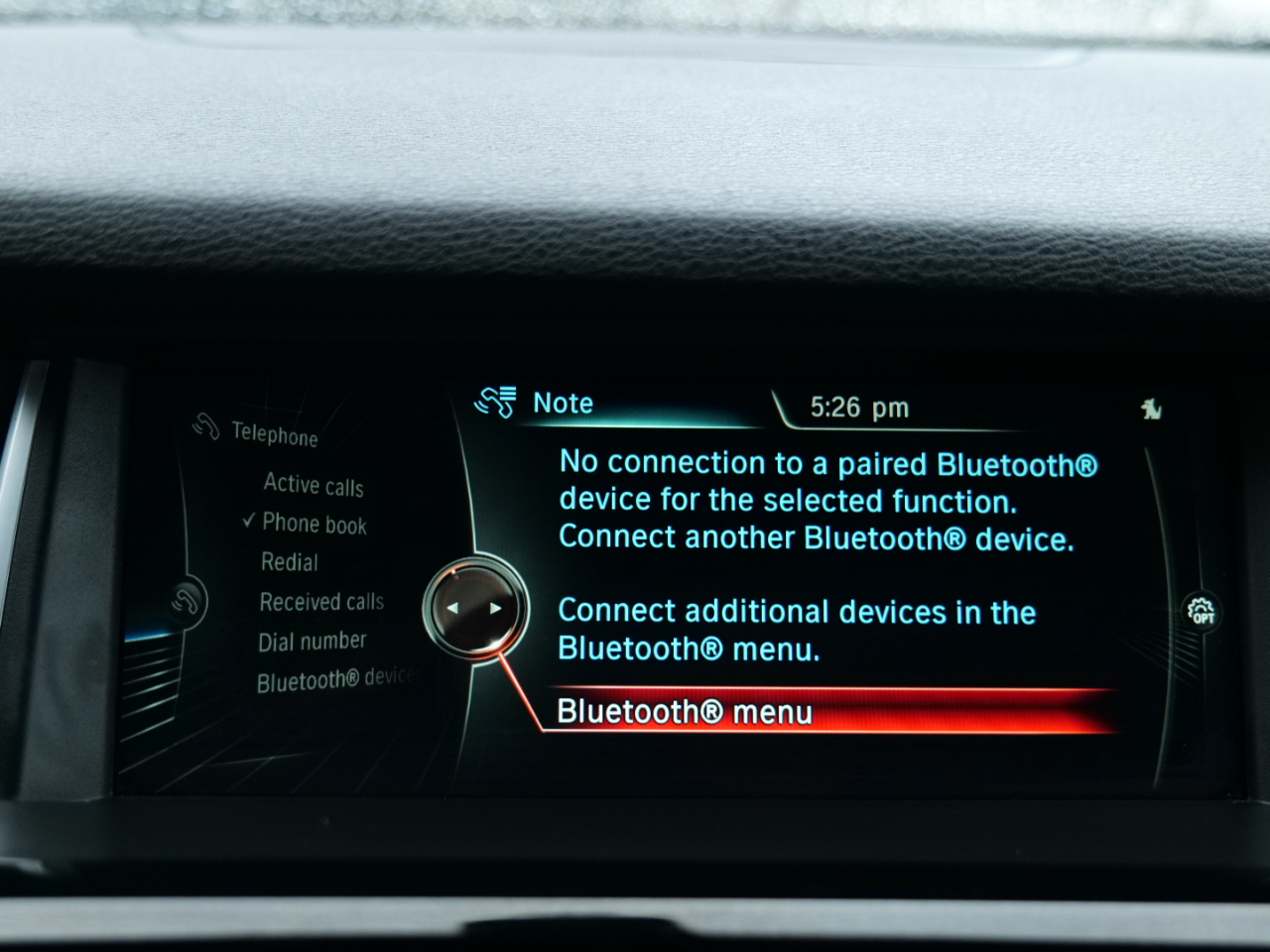
Task: Click the round telephone handset icon
Action: tap(186, 601)
